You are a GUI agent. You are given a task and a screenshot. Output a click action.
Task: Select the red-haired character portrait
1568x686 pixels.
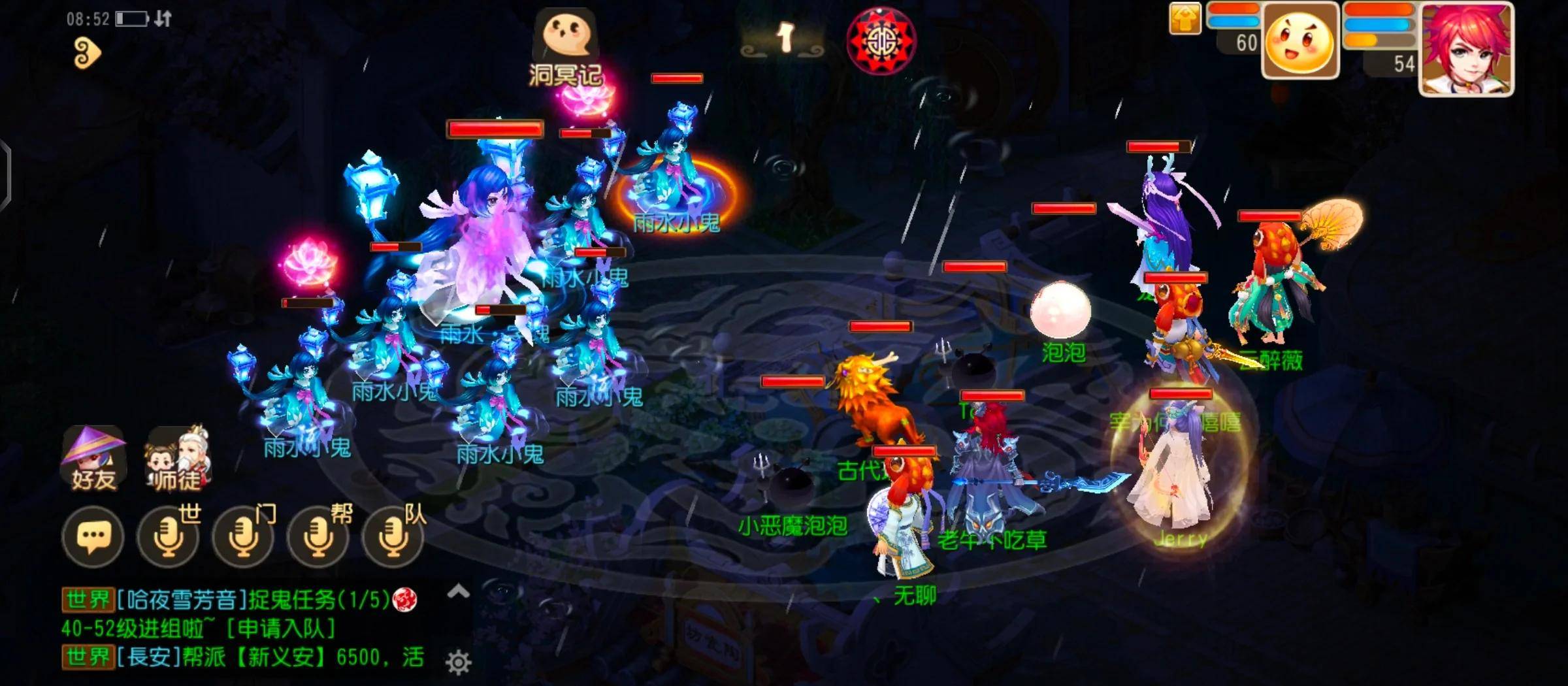[x=1466, y=50]
